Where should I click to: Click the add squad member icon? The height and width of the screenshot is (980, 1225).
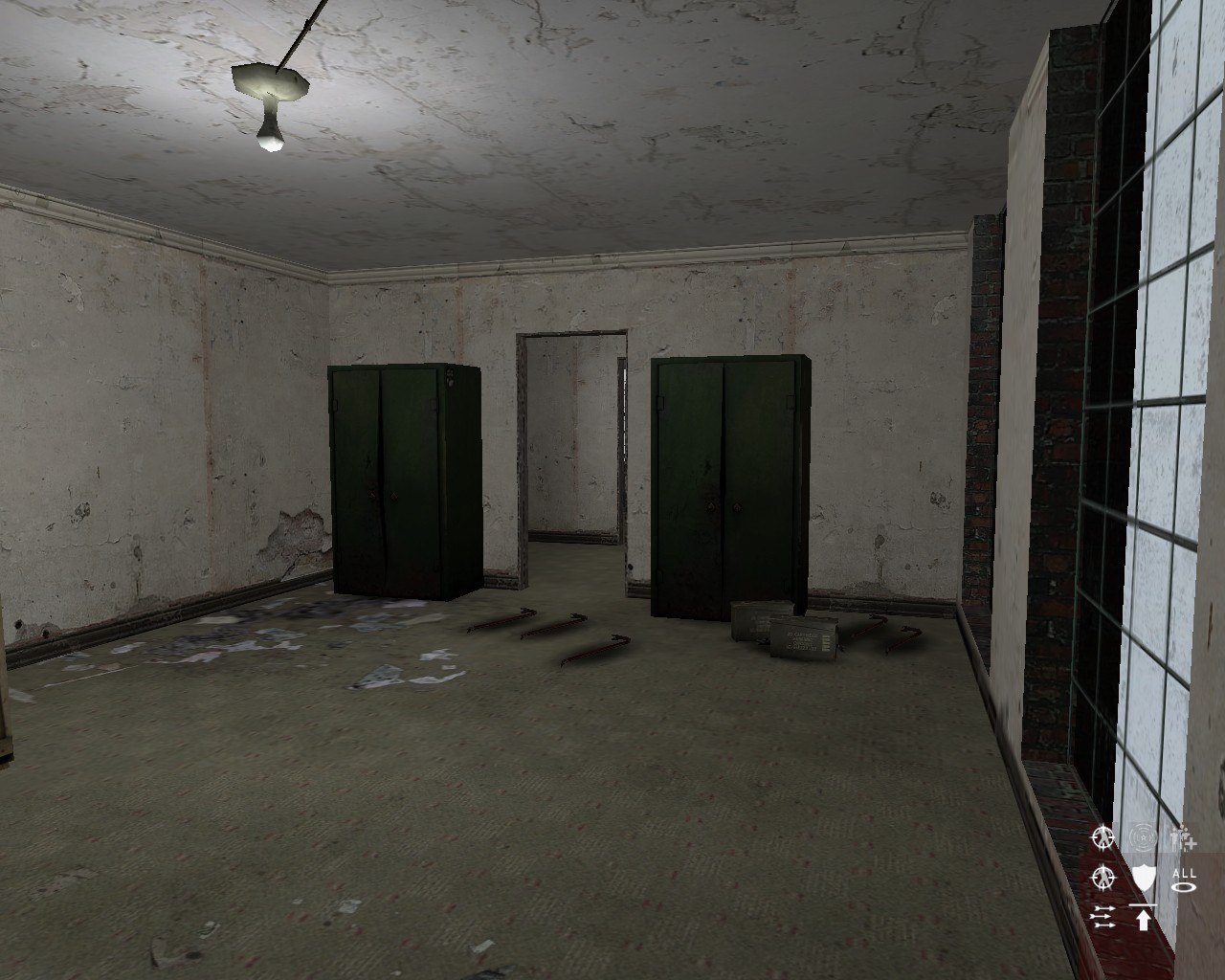coord(1182,840)
